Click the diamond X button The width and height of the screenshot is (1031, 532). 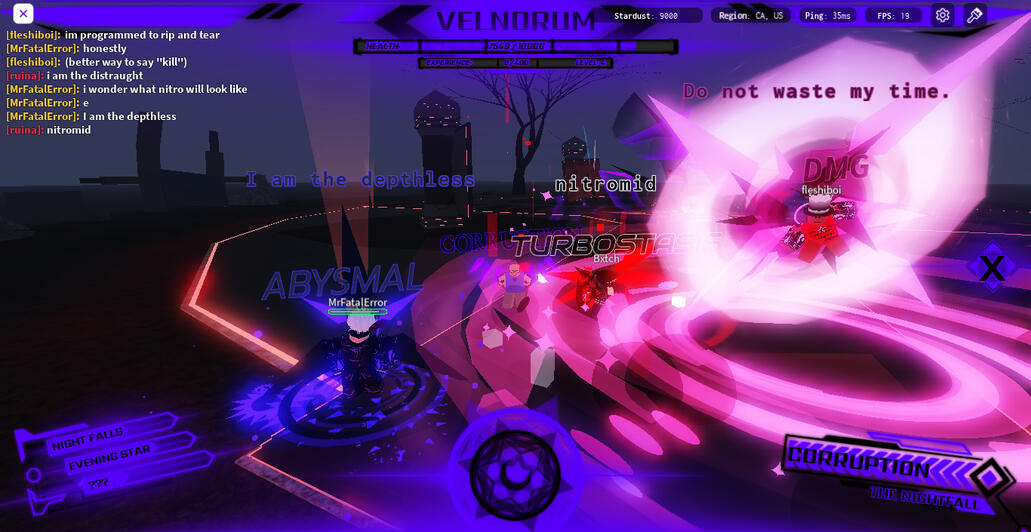991,268
